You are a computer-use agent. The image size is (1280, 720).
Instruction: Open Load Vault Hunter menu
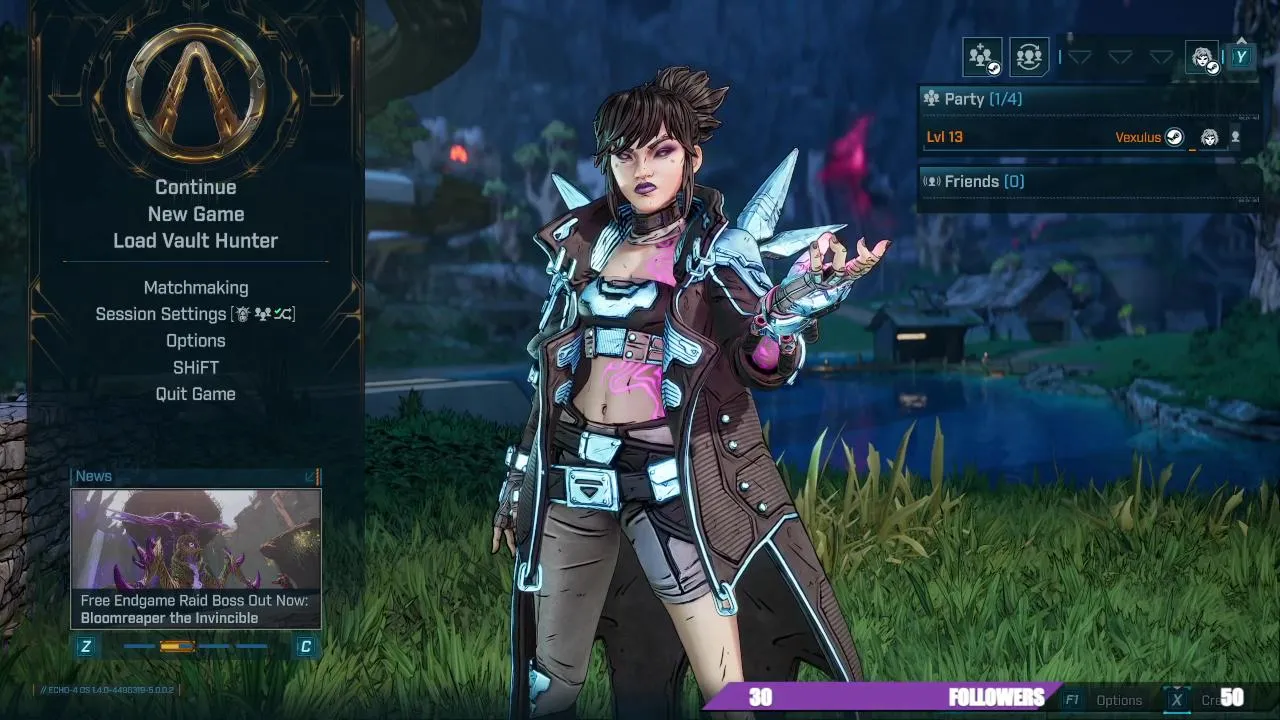[x=196, y=241]
